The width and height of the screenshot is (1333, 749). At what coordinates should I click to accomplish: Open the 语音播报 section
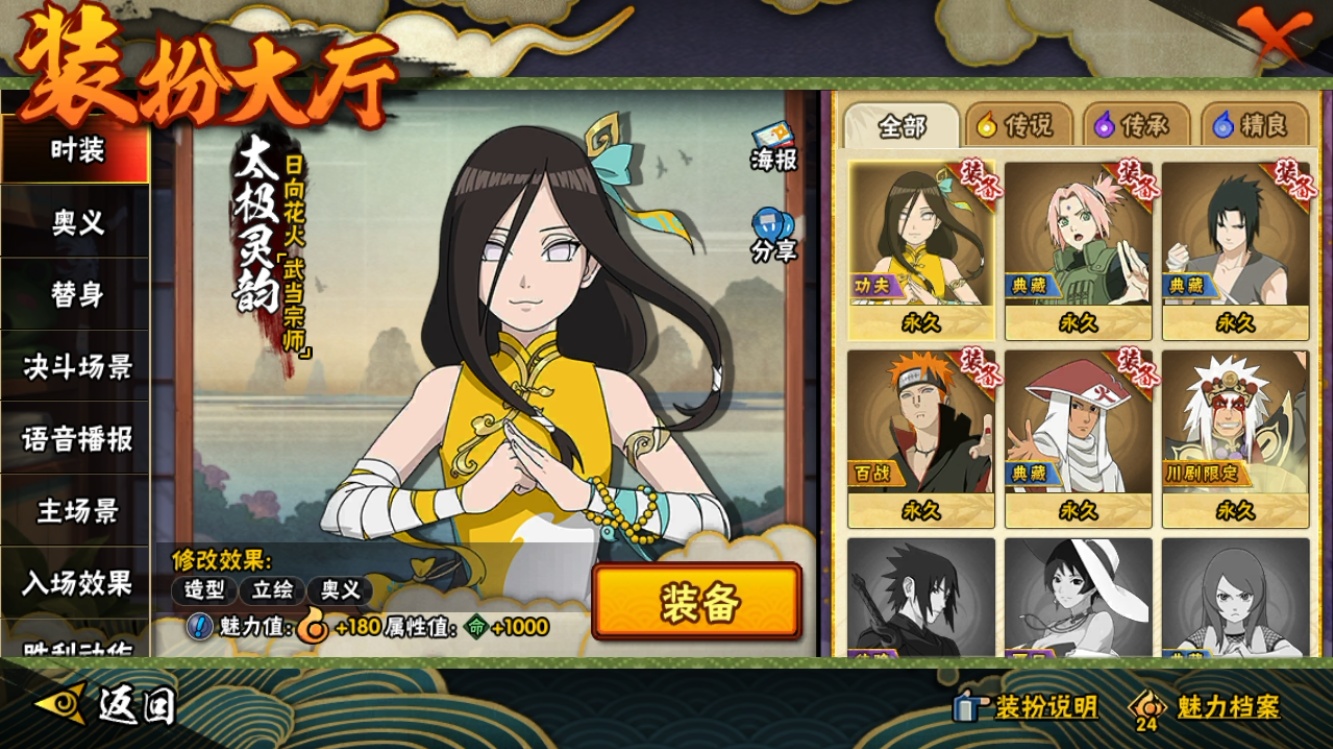[x=76, y=439]
